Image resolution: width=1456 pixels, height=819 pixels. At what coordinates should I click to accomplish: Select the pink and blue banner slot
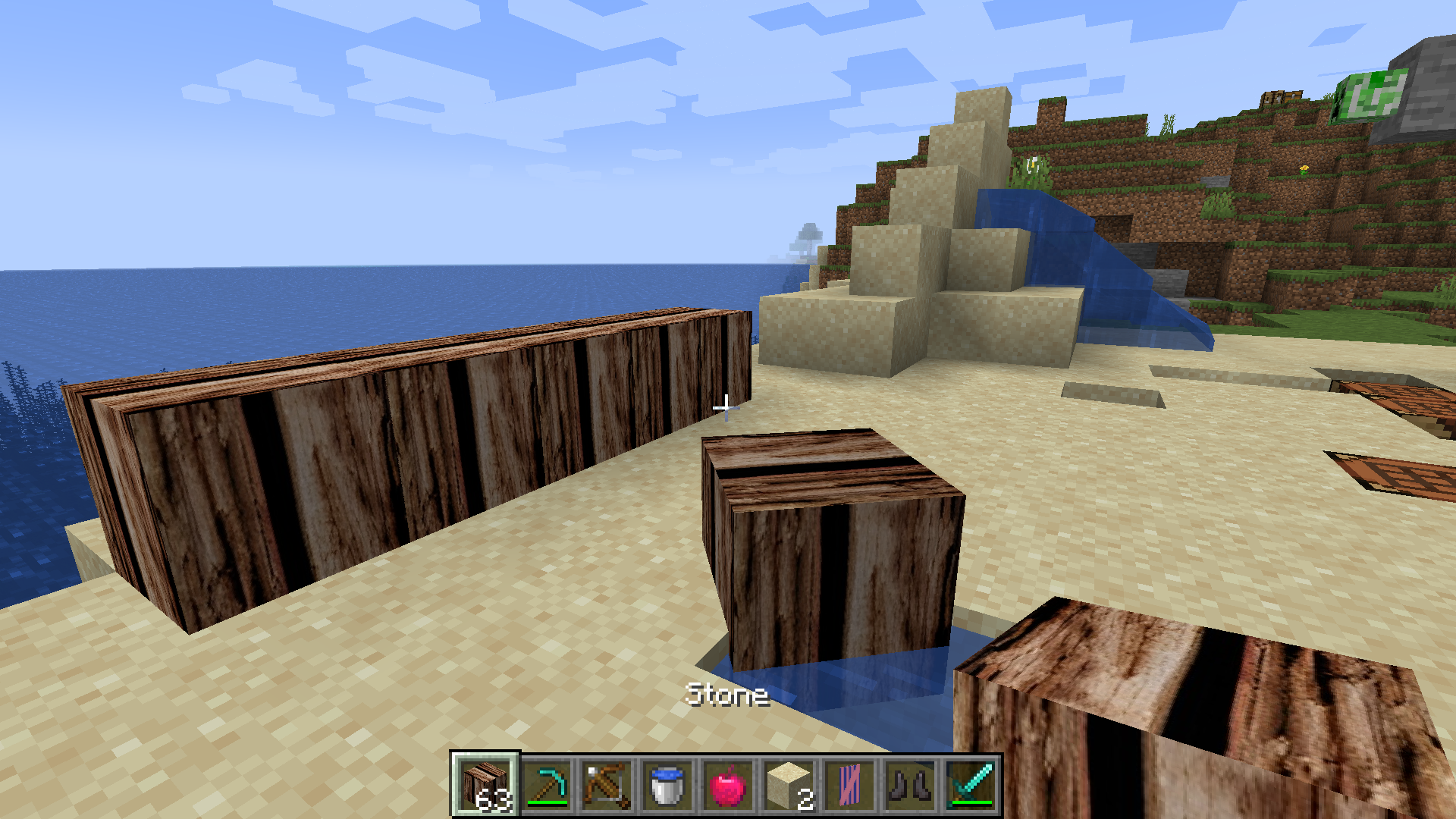tap(849, 785)
